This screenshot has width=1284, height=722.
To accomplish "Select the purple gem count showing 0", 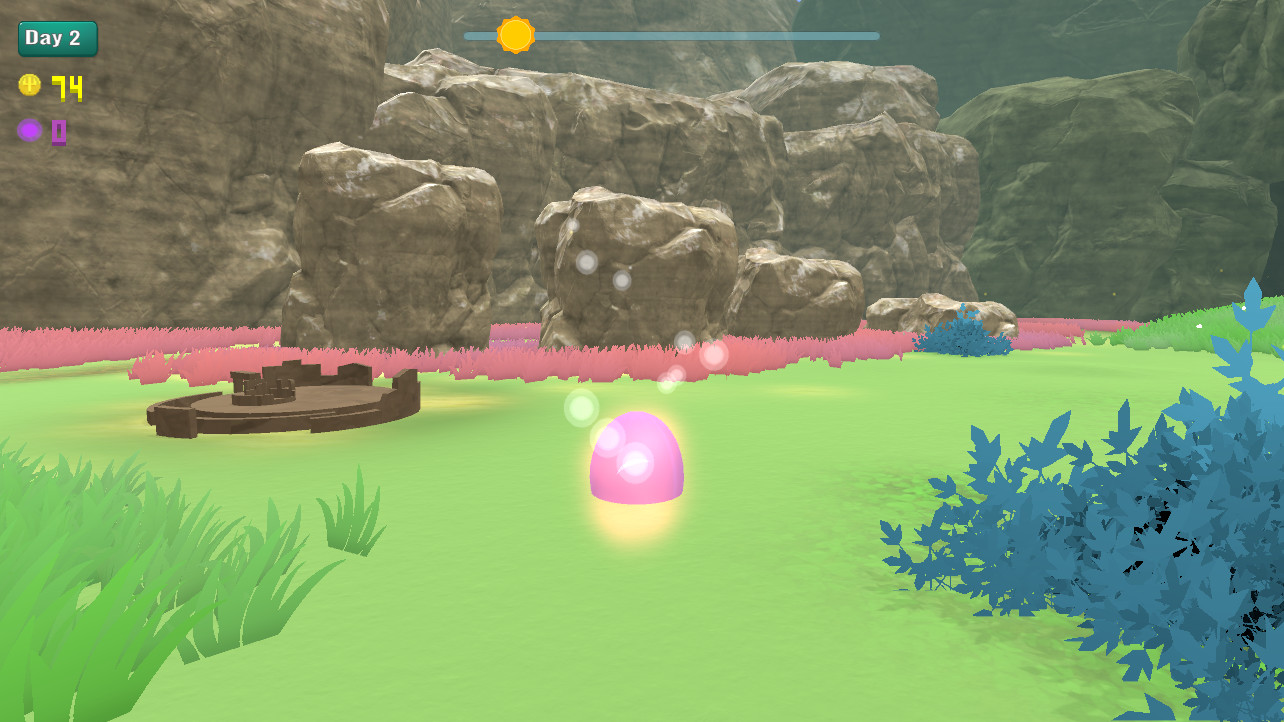I will point(57,131).
